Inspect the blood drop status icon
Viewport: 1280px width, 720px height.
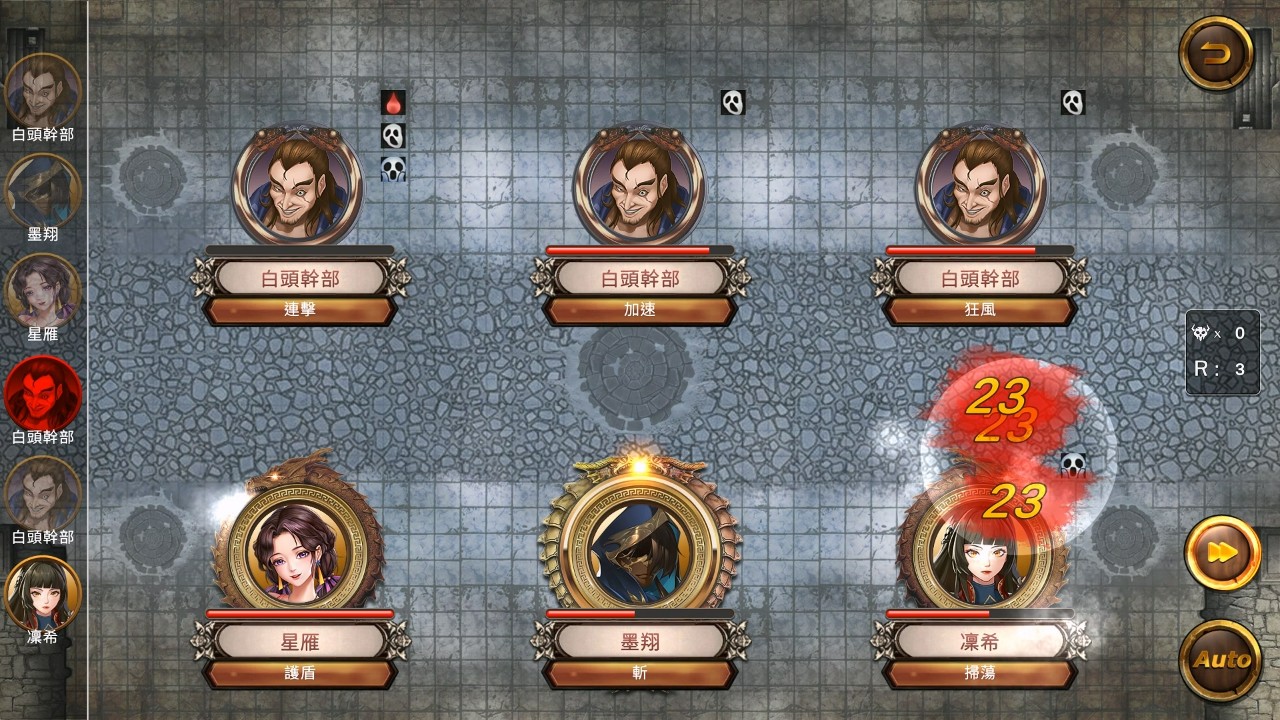(x=393, y=103)
